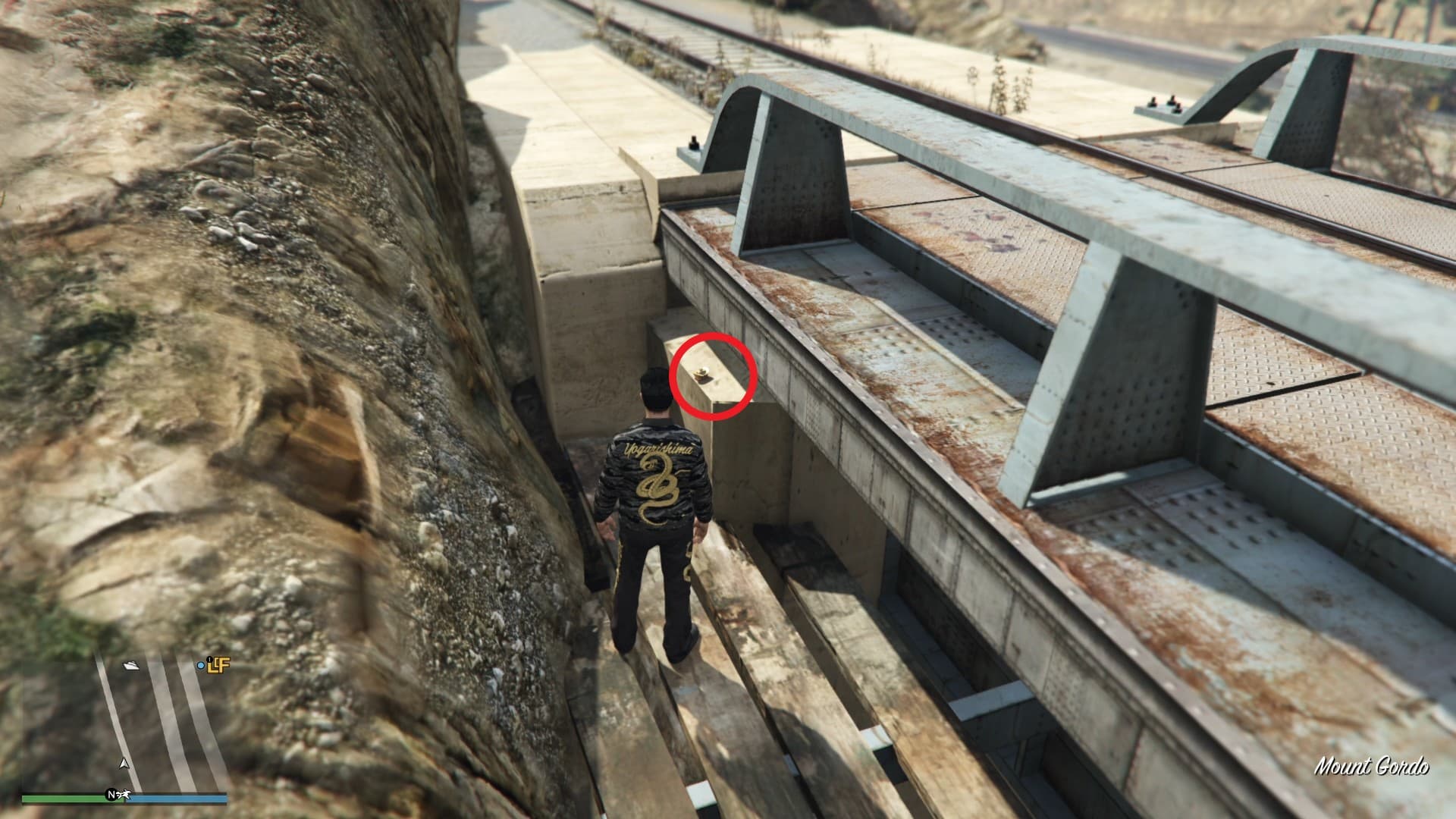The image size is (1456, 819).
Task: Click the blue dot blip on the minimap
Action: (201, 666)
